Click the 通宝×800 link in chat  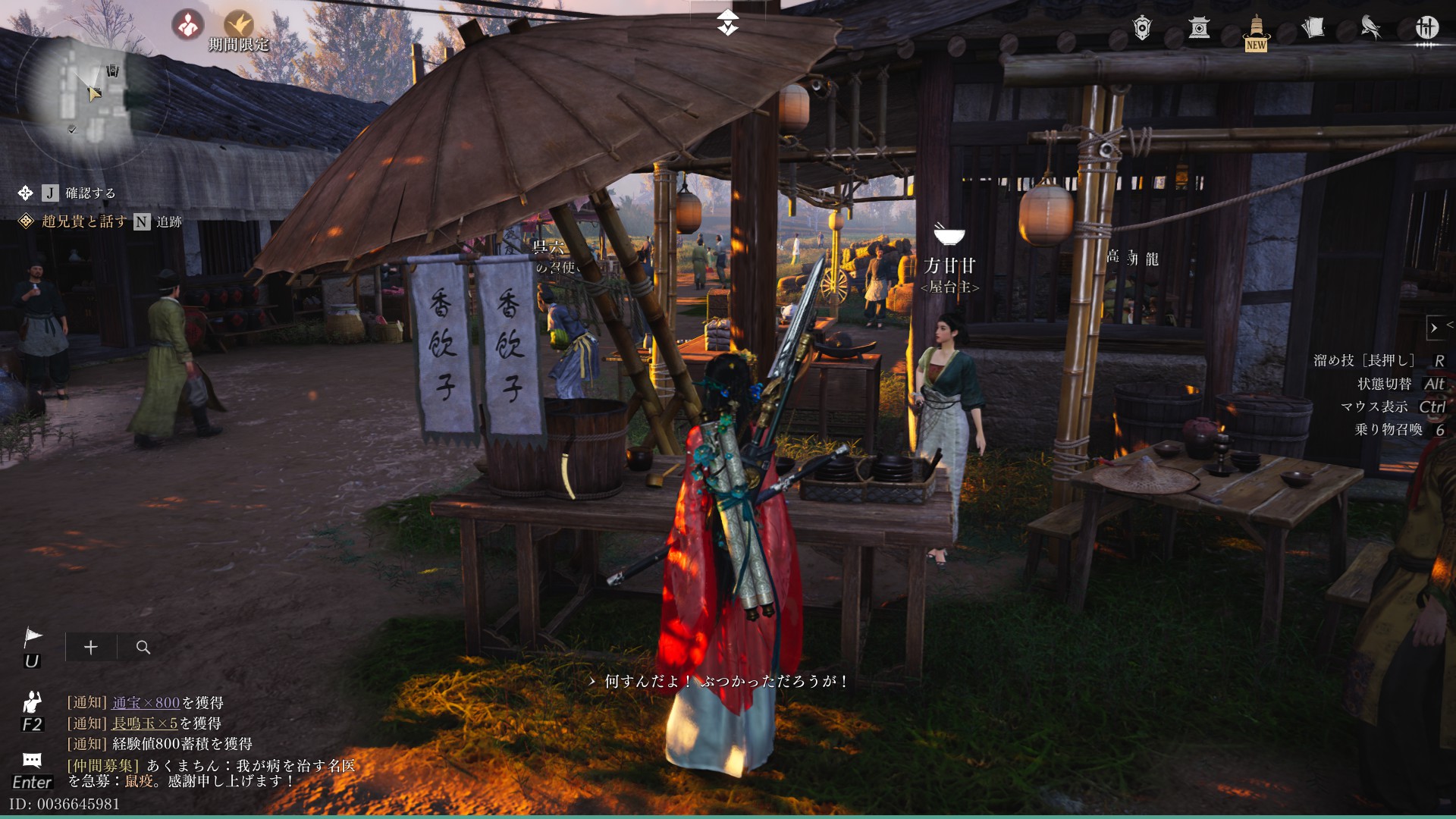click(146, 703)
